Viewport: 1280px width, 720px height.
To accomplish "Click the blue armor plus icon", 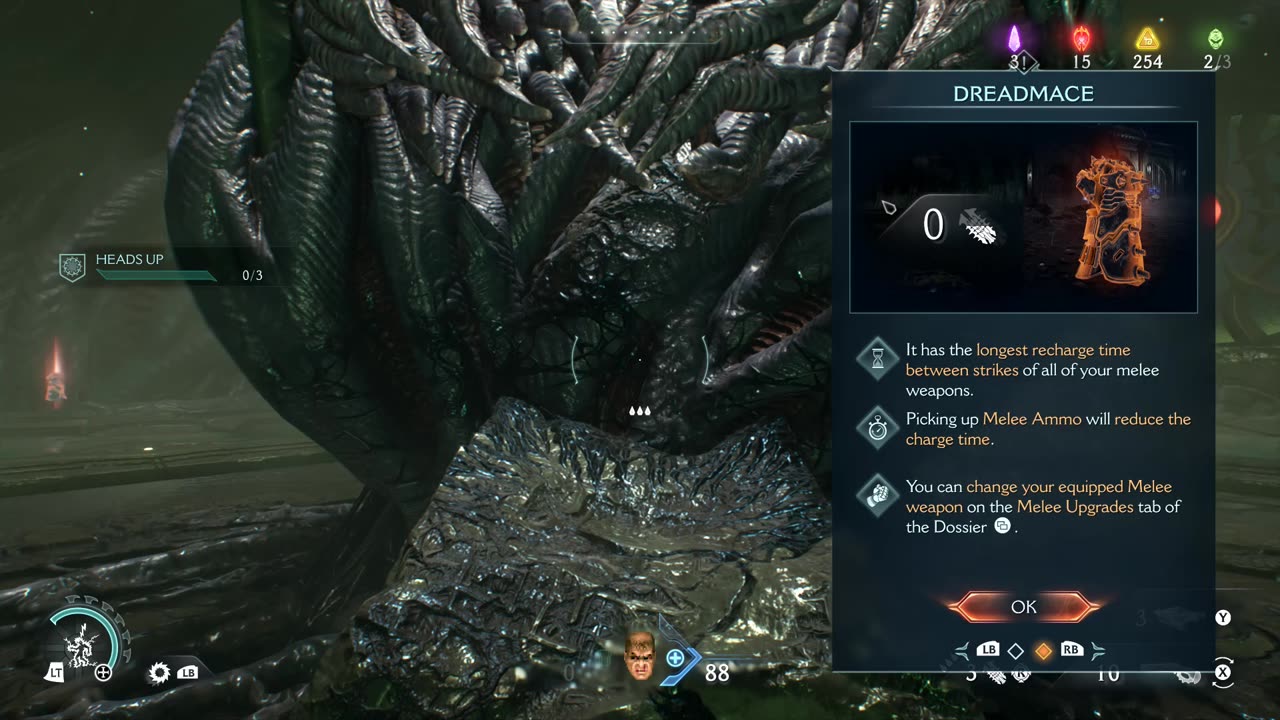I will 675,657.
